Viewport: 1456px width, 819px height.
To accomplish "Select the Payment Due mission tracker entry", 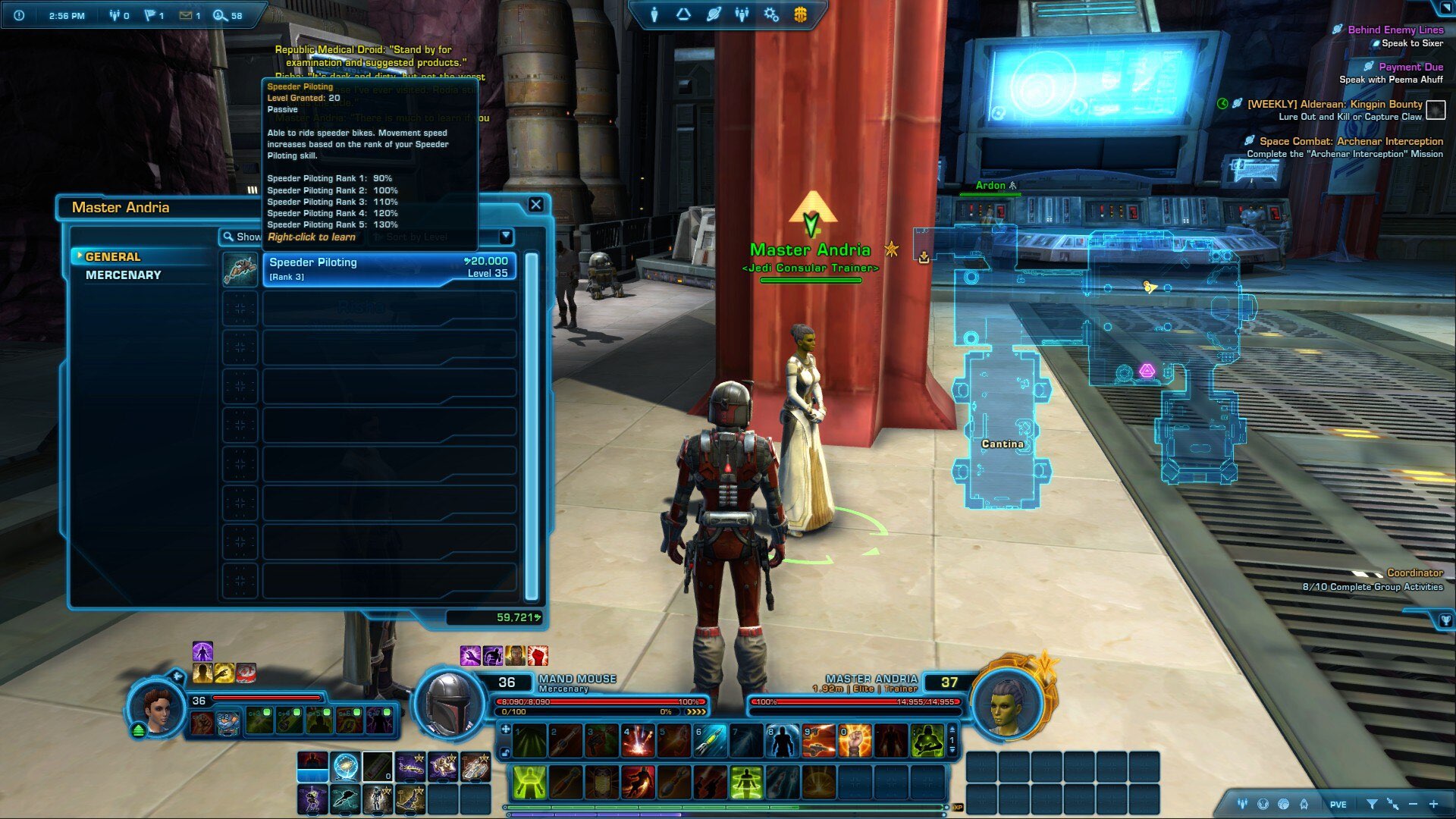I will pos(1410,67).
